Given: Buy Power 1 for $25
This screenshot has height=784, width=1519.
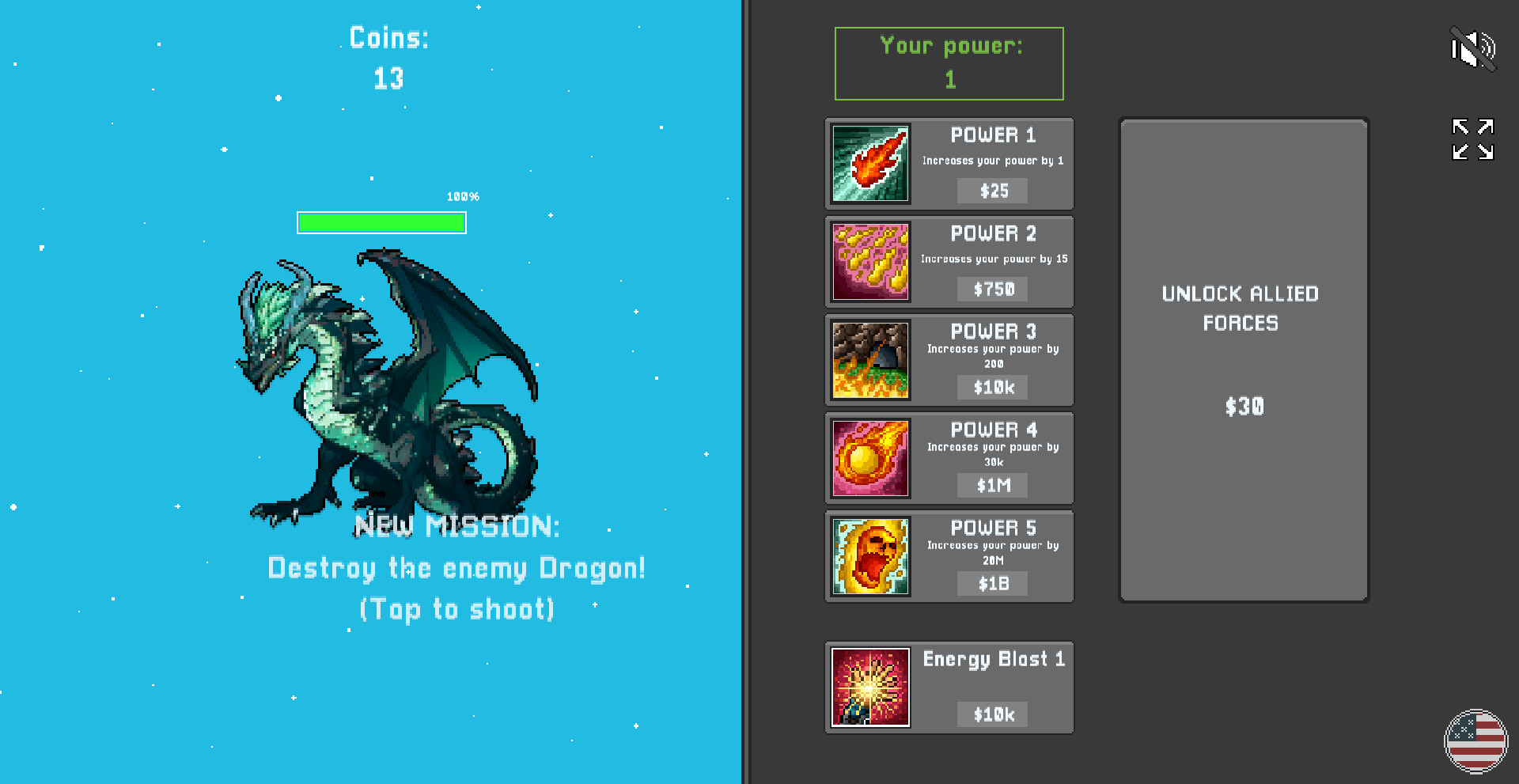Looking at the screenshot, I should [x=992, y=191].
